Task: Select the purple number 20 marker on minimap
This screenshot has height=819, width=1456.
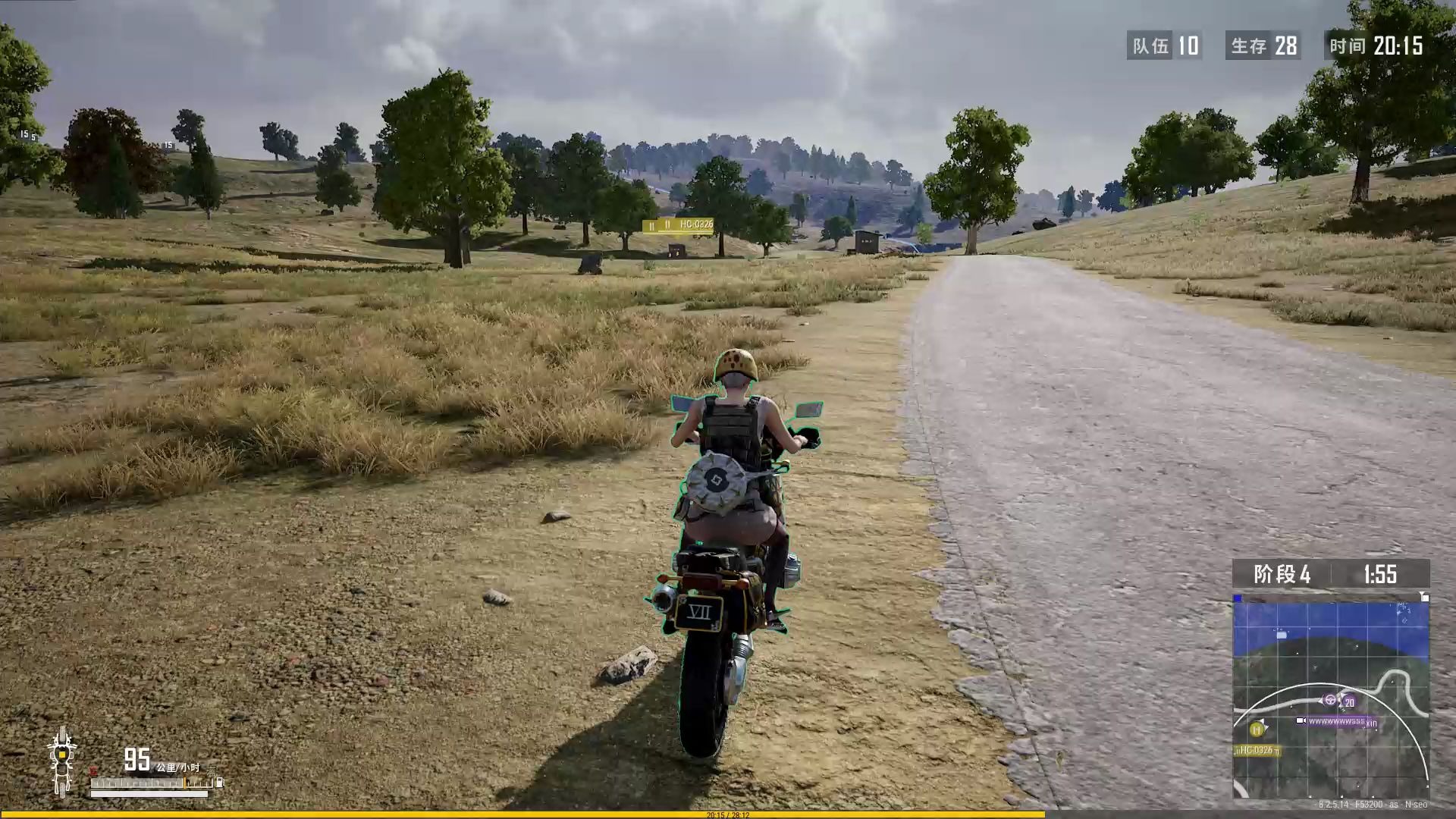Action: click(1348, 703)
